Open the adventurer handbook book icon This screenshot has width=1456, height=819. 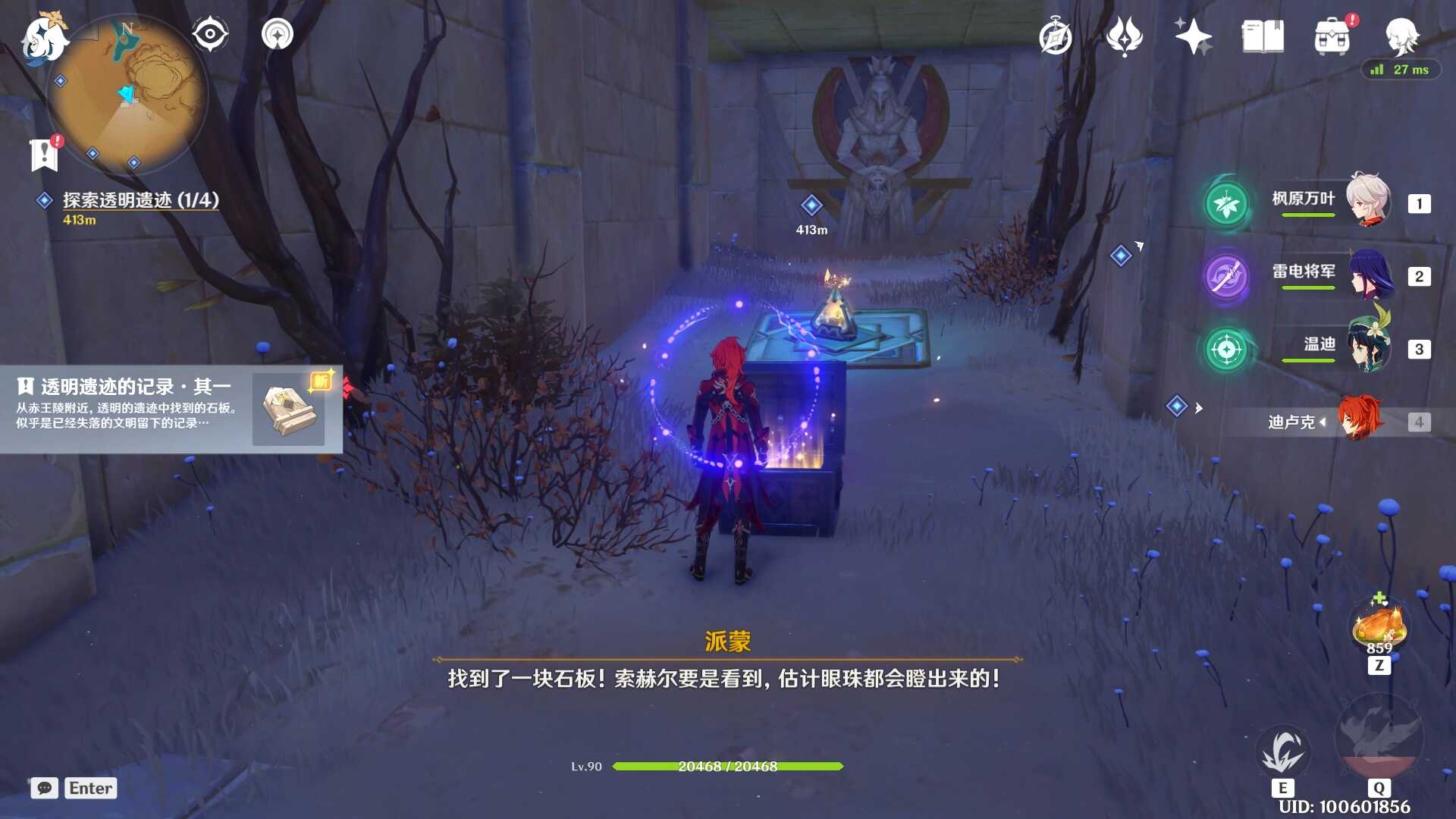click(x=1263, y=36)
